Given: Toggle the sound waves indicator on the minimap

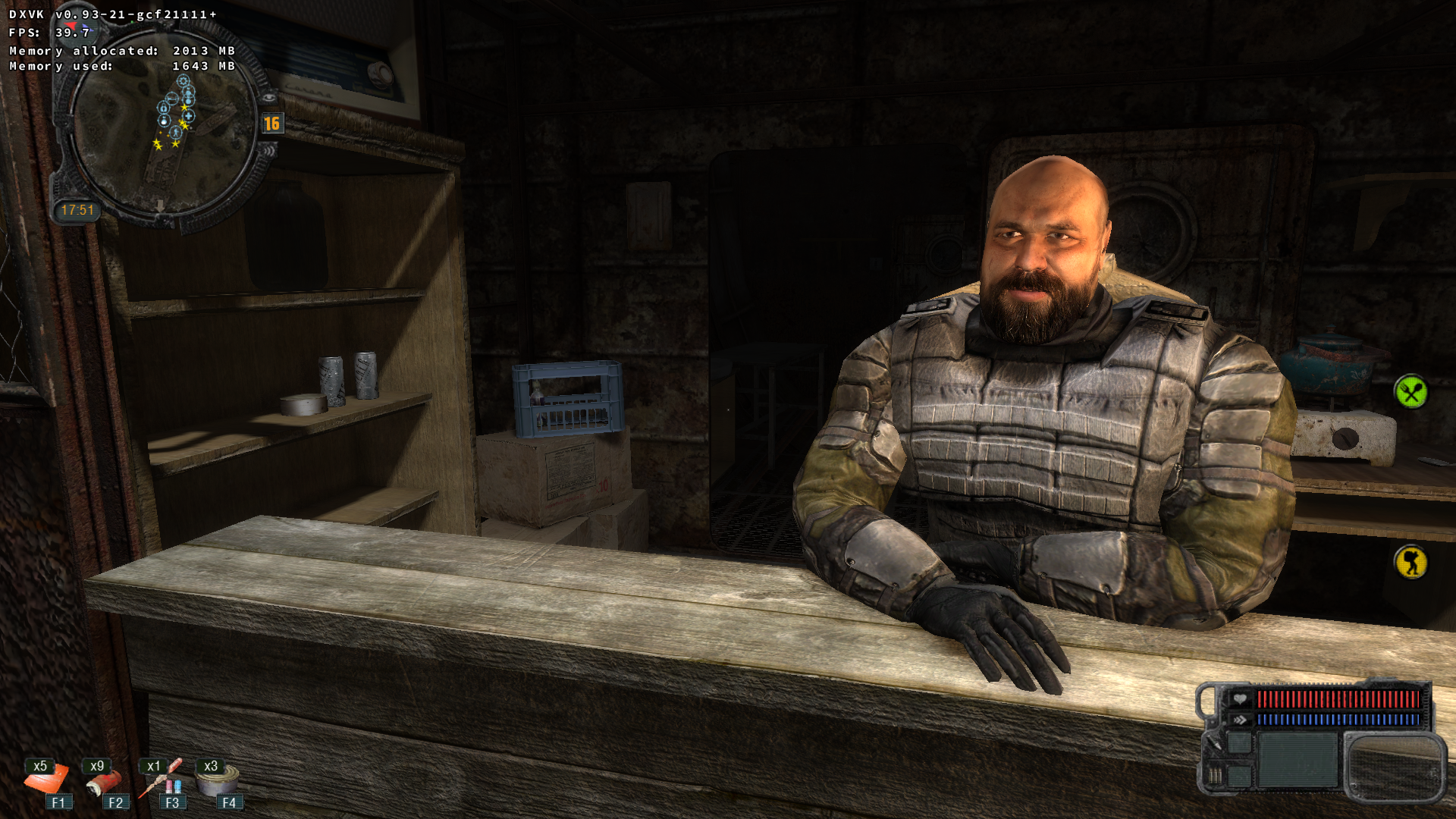Looking at the screenshot, I should tap(270, 151).
